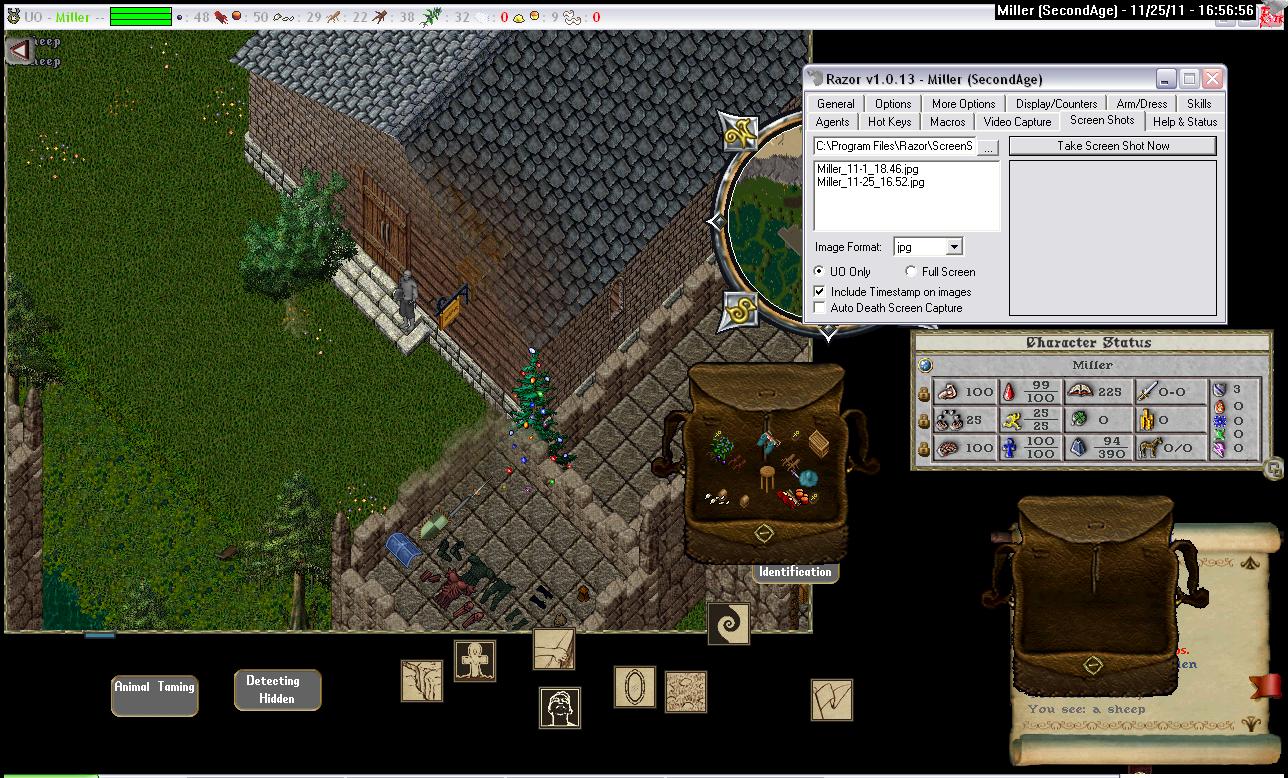Select the Full Screen capture option
The image size is (1288, 778).
tap(911, 272)
